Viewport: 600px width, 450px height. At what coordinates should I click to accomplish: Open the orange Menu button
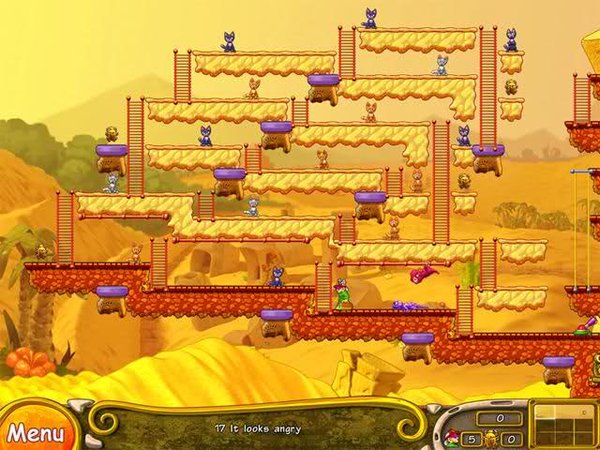click(x=35, y=432)
